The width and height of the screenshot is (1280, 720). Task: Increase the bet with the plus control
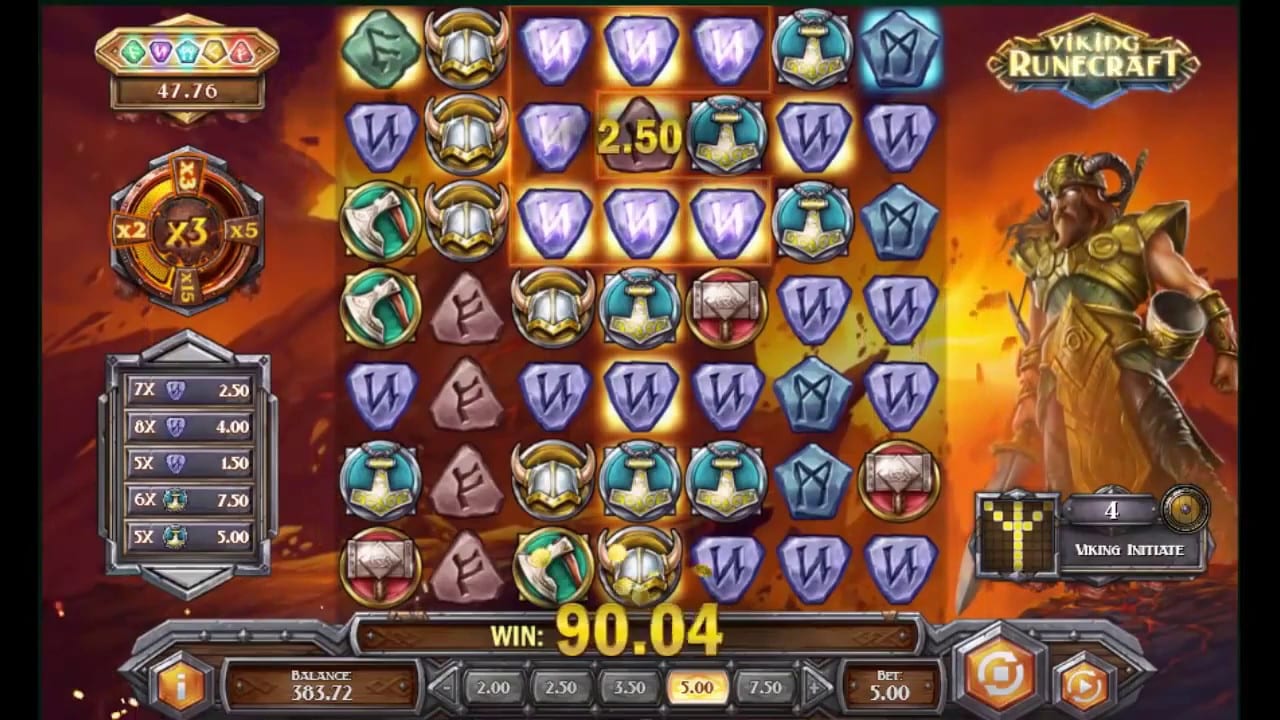(815, 688)
